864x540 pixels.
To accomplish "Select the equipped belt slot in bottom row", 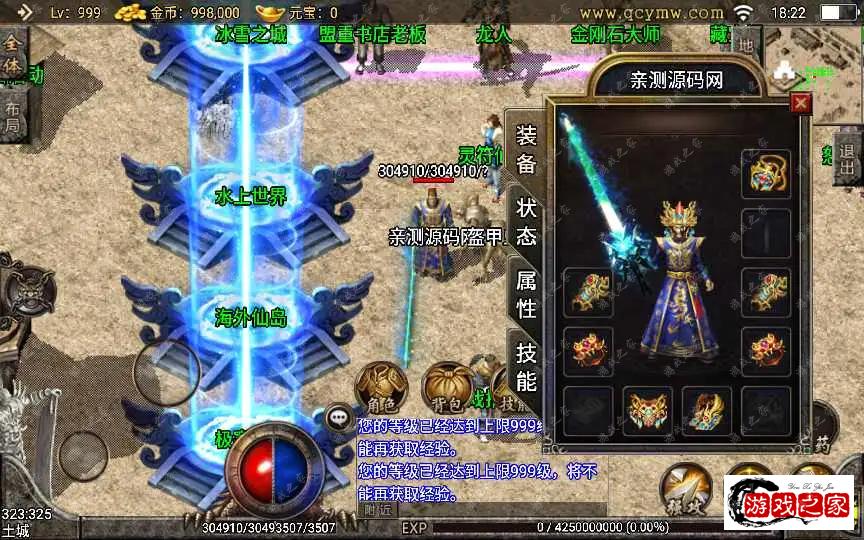I will pos(647,410).
